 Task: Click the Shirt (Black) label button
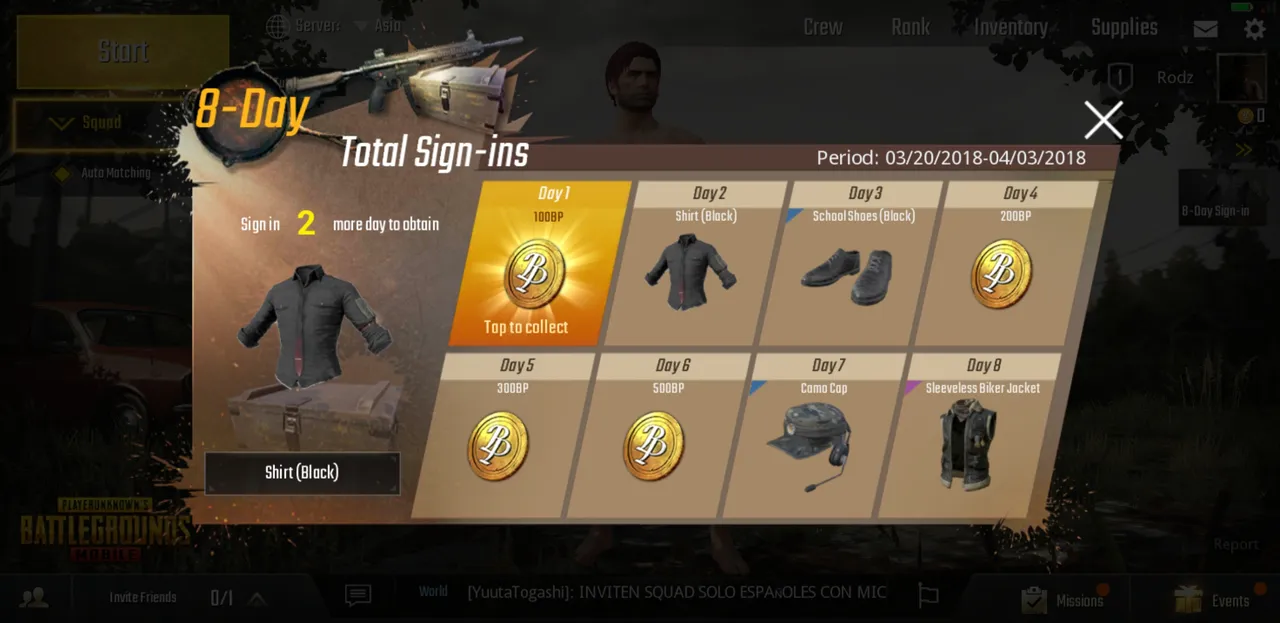click(x=302, y=472)
